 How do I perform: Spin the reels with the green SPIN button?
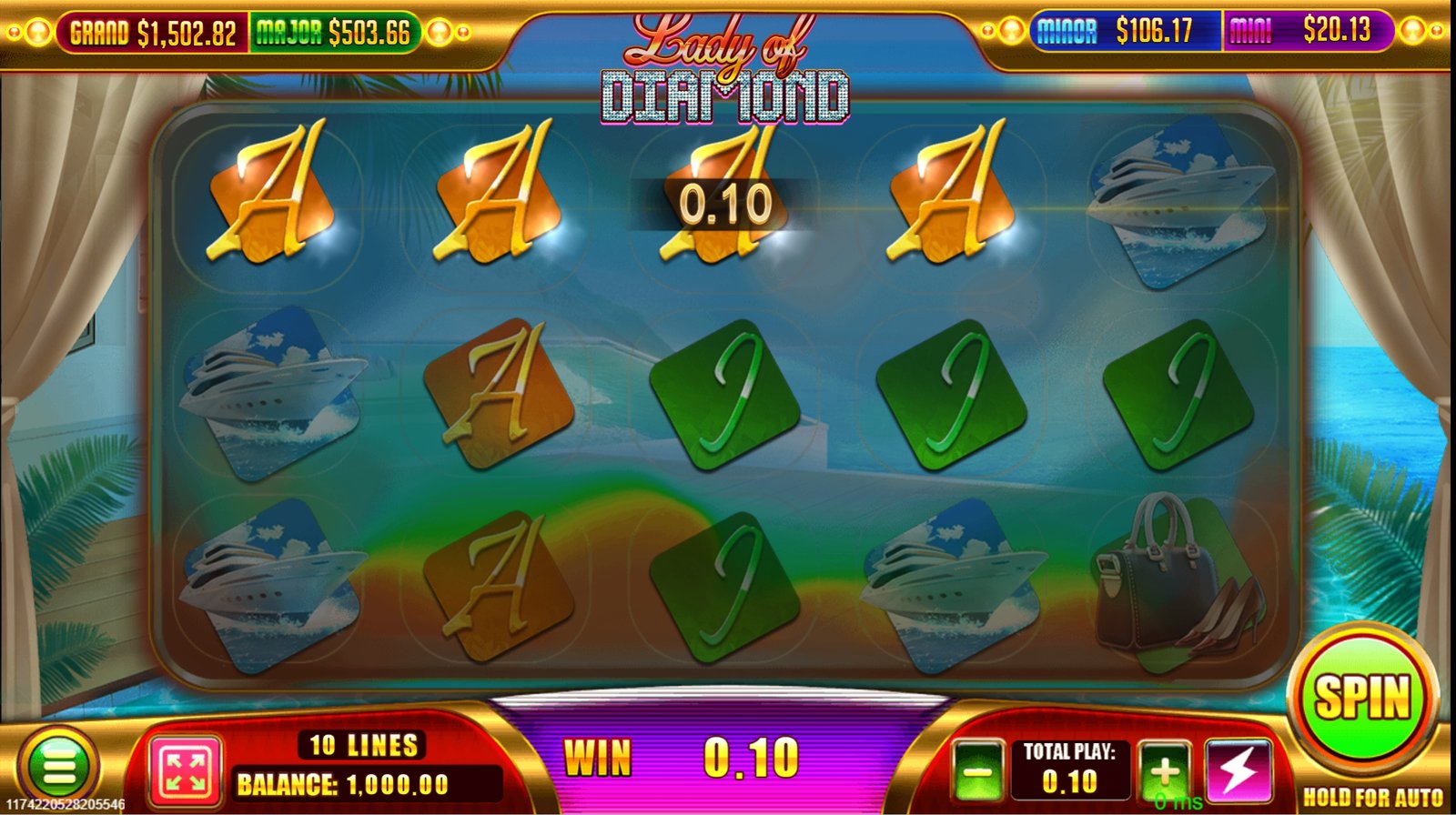click(x=1362, y=699)
